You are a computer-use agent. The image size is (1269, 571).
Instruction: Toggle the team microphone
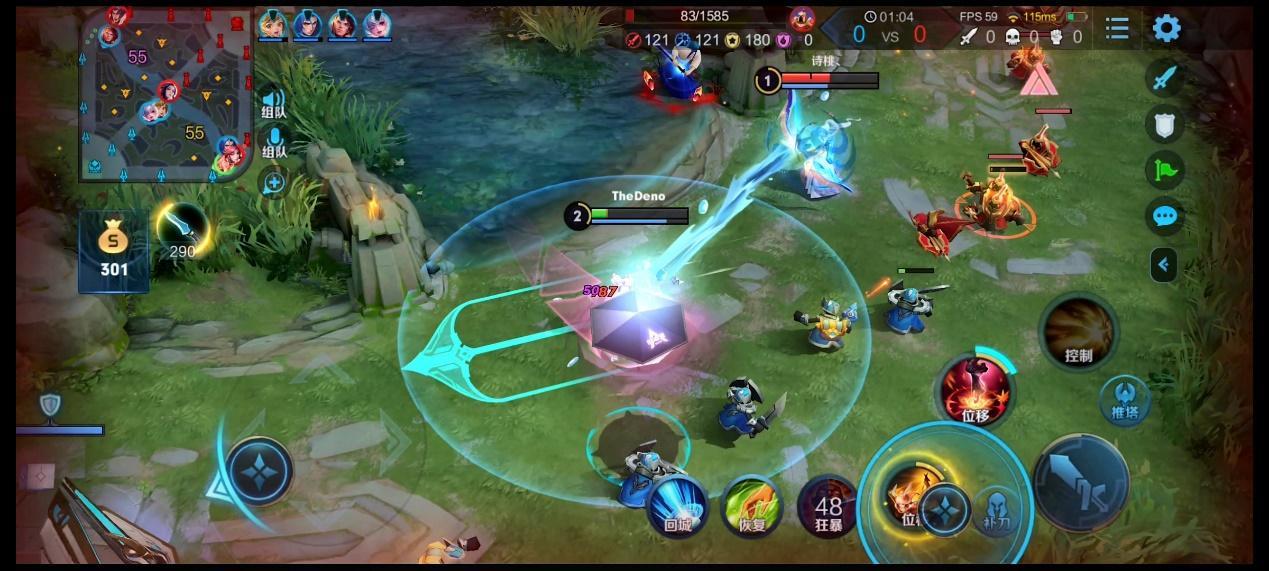click(274, 141)
